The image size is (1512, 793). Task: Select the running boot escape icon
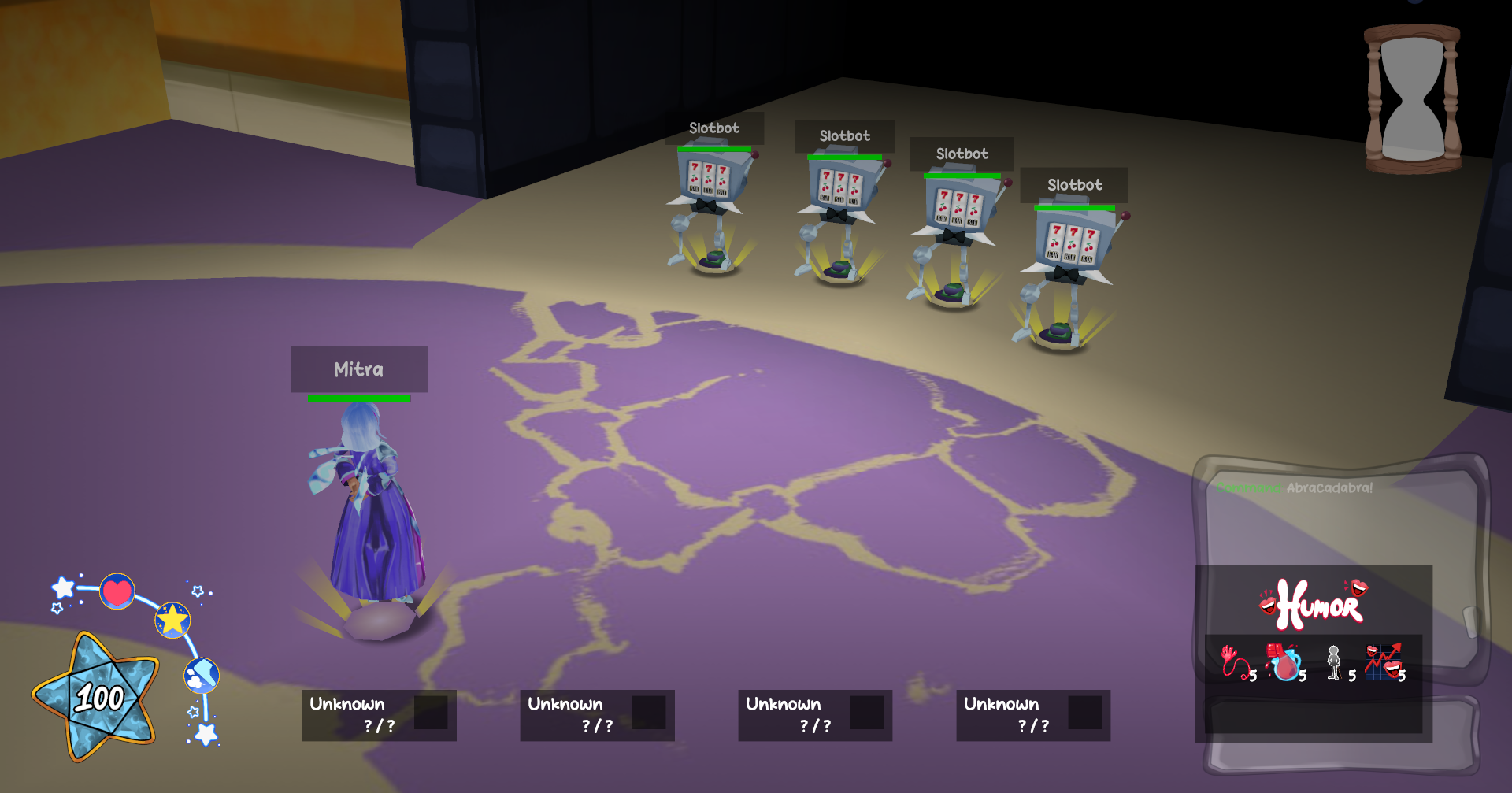pos(202,677)
